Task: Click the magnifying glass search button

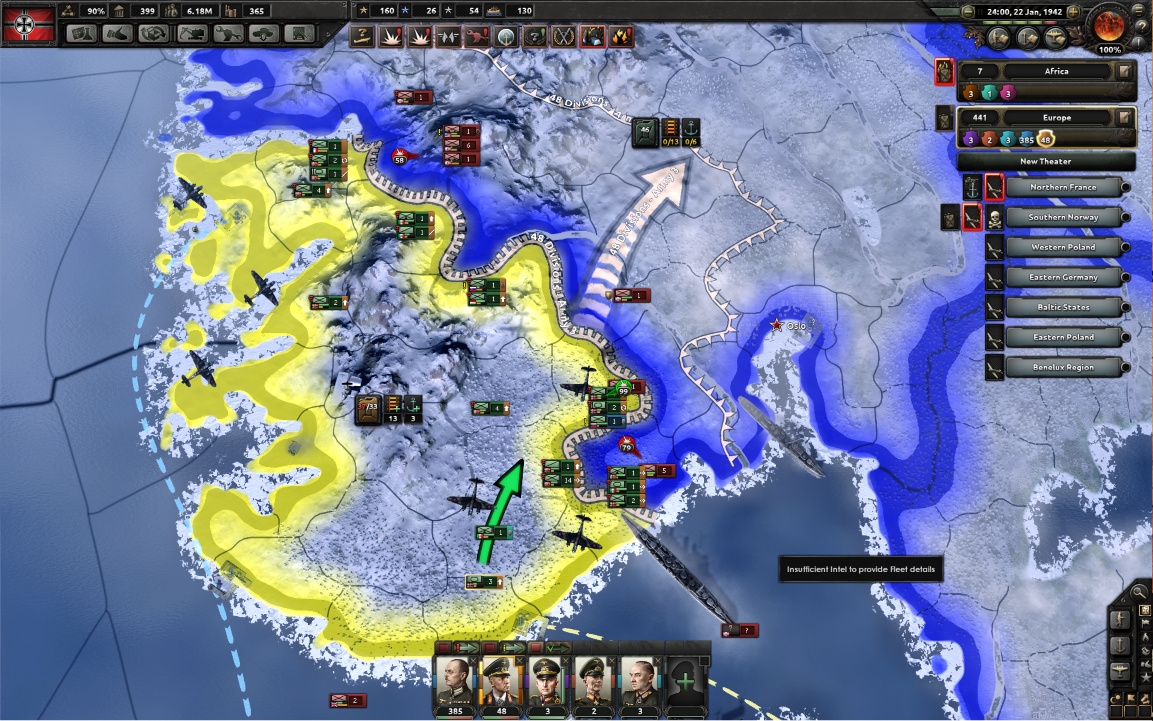Action: [x=1139, y=592]
